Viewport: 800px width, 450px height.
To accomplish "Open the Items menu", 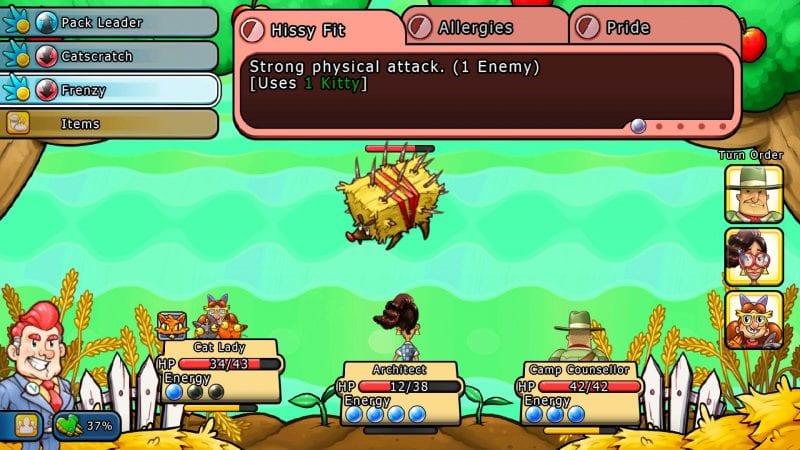I will (110, 124).
